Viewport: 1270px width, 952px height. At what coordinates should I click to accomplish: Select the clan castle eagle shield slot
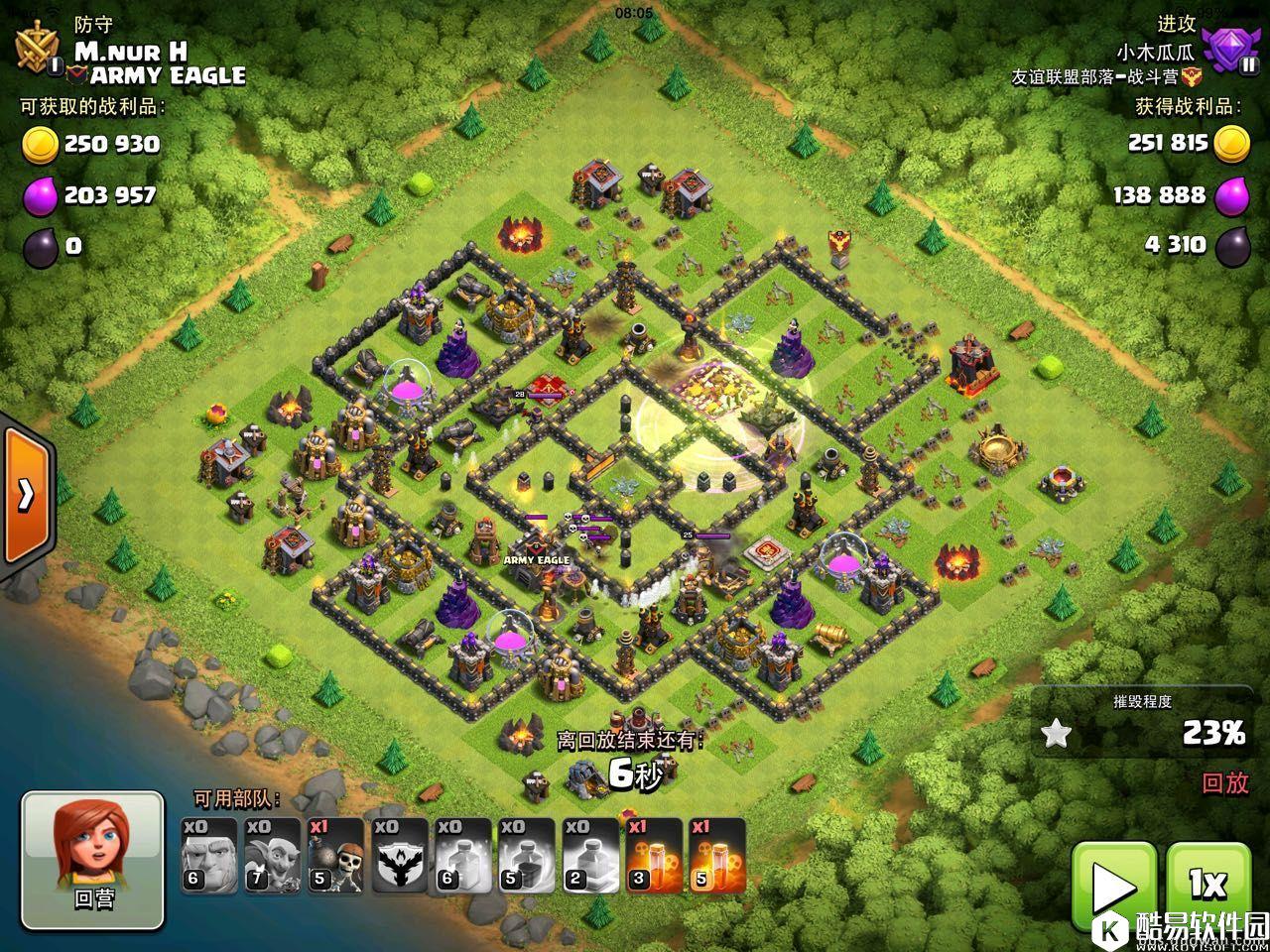(x=398, y=855)
